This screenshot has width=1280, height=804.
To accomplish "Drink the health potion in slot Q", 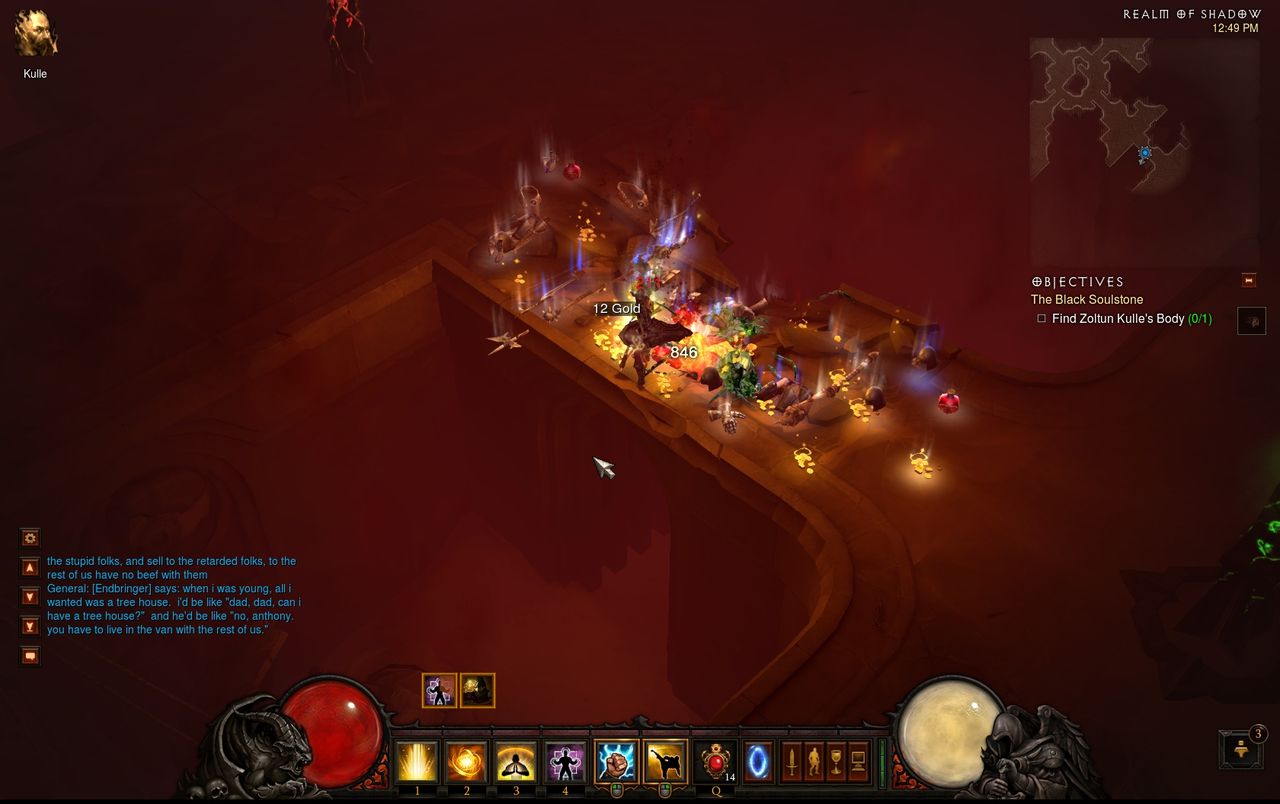I will tap(715, 762).
